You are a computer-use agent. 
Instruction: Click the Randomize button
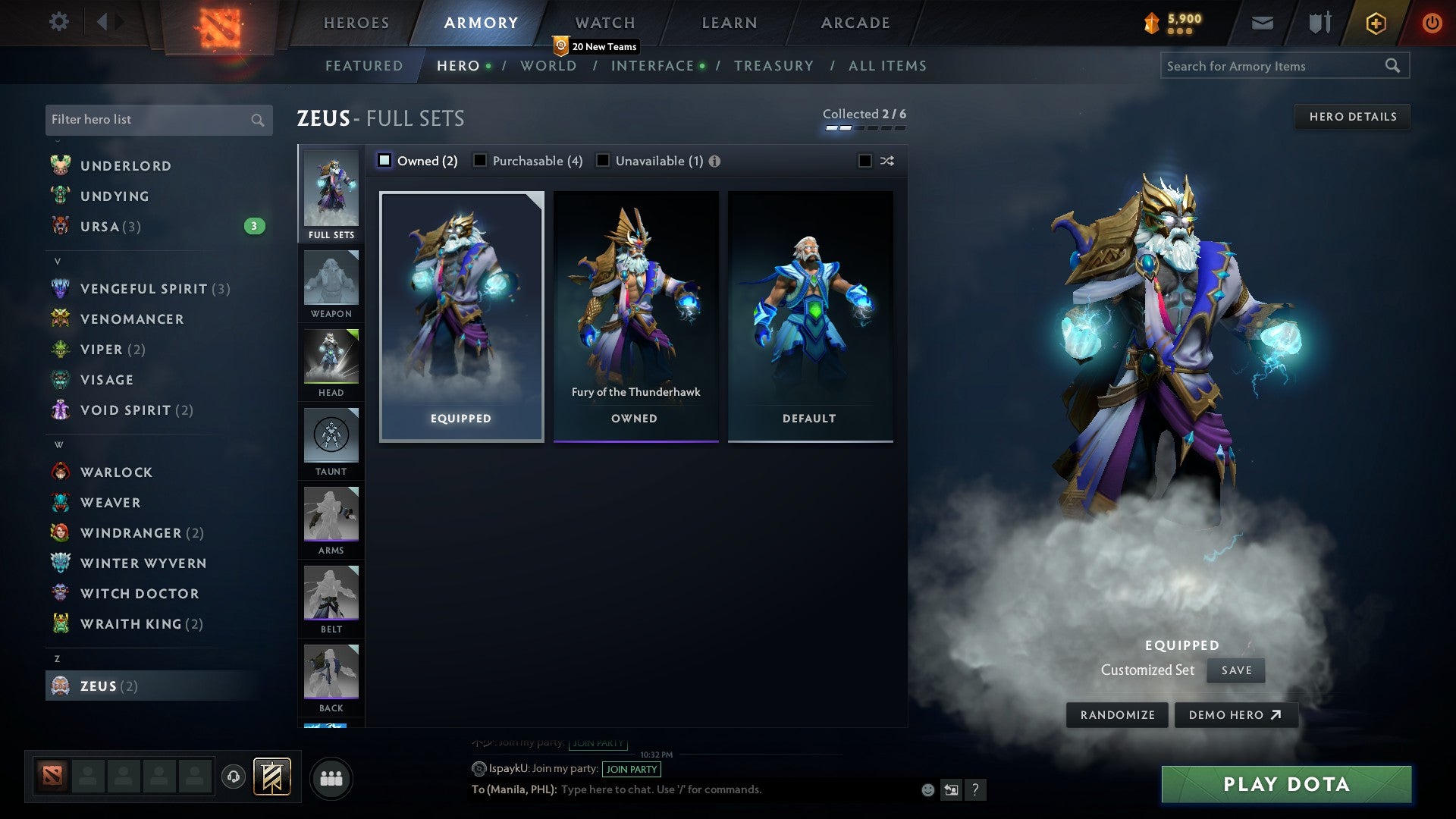(x=1116, y=714)
